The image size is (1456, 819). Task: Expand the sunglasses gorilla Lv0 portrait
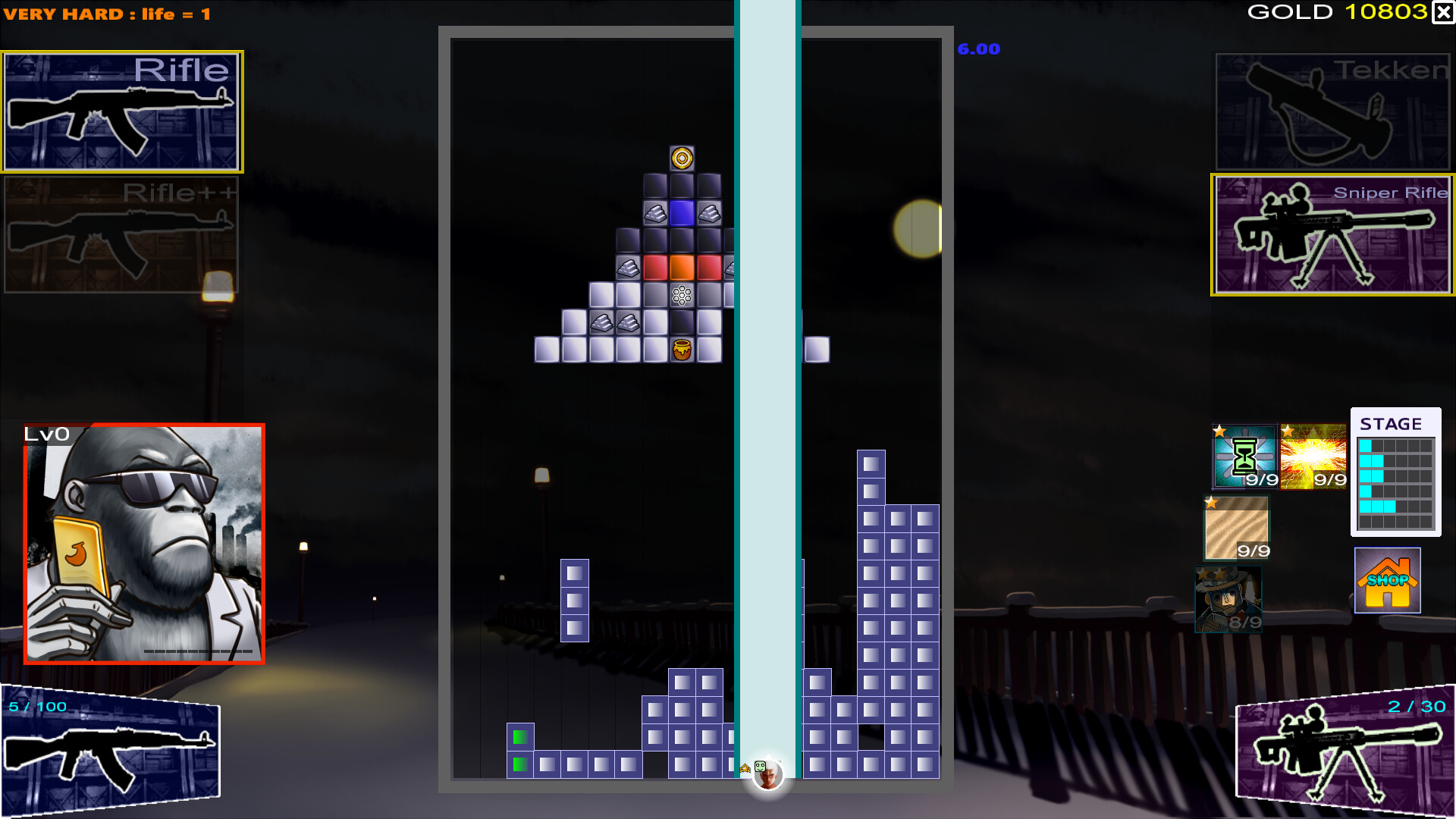[144, 538]
